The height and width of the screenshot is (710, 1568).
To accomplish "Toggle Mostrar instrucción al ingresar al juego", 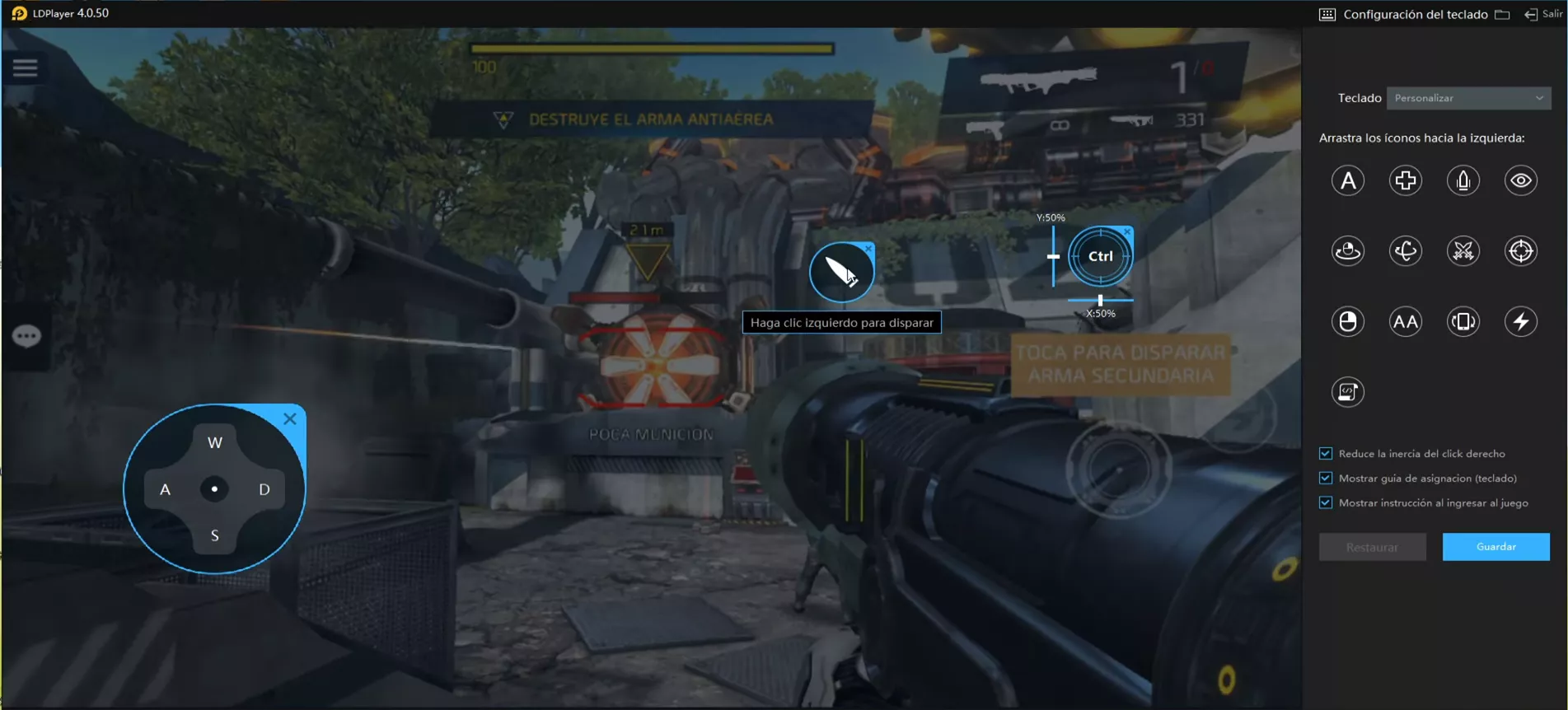I will click(x=1326, y=503).
